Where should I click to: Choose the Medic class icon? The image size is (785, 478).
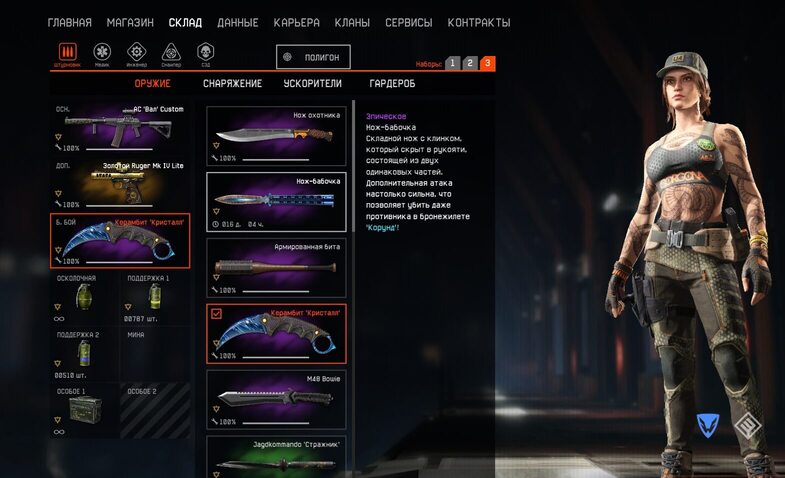102,52
